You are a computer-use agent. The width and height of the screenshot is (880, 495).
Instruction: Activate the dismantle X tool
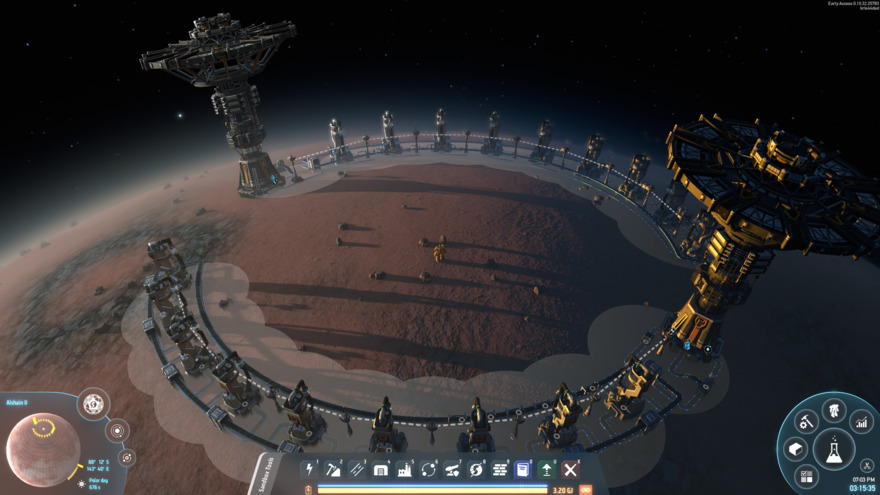(571, 469)
